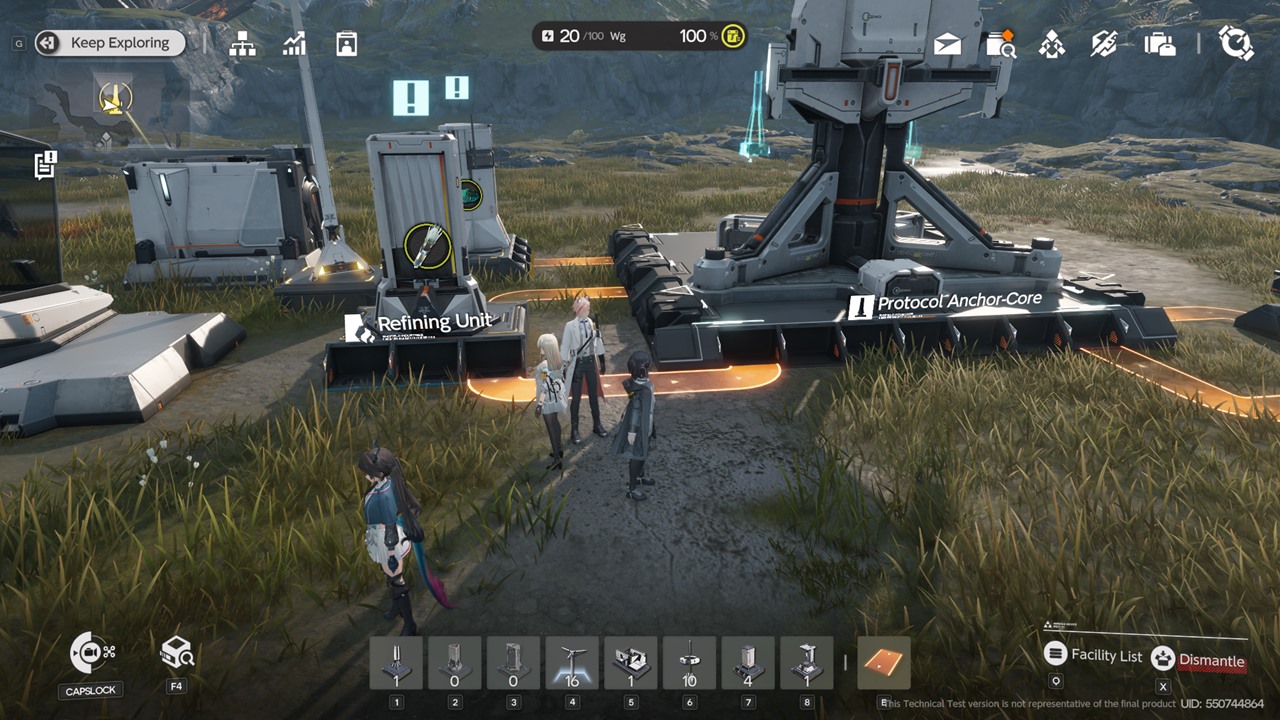Select the orange conveyor belt slot
The width and height of the screenshot is (1280, 720).
[884, 663]
